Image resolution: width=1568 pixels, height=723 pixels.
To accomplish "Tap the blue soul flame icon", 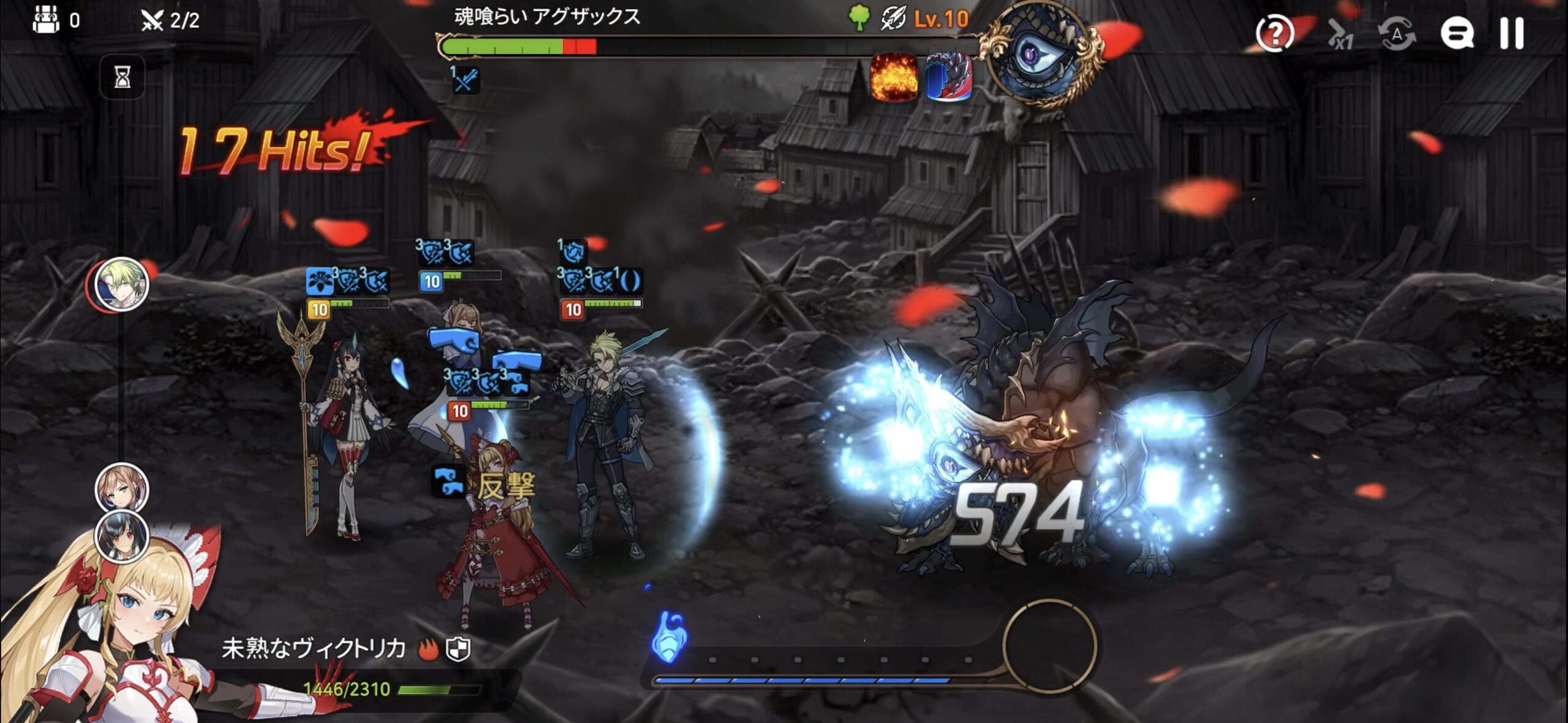I will (x=669, y=637).
